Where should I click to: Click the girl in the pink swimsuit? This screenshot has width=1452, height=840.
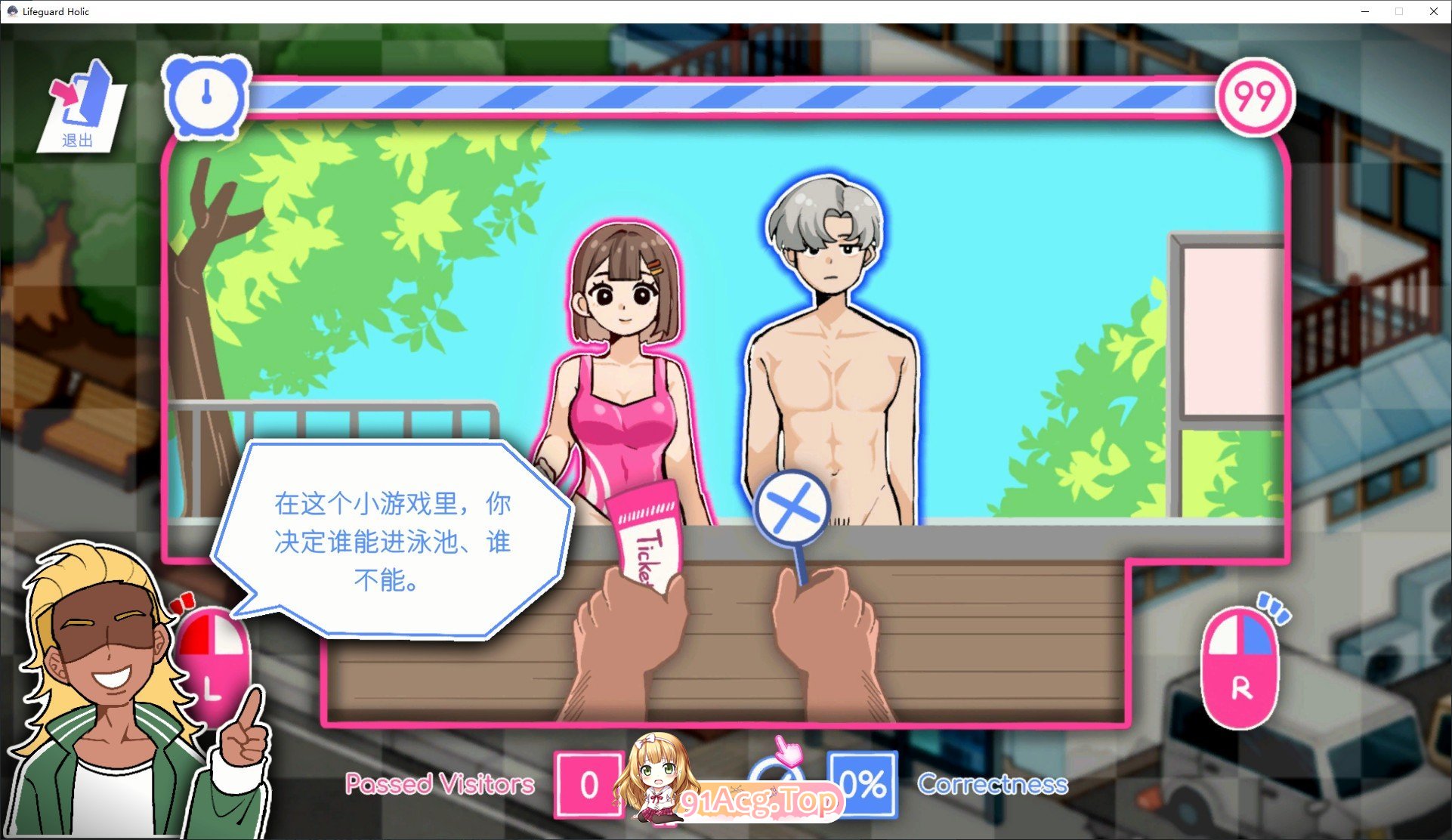627,355
